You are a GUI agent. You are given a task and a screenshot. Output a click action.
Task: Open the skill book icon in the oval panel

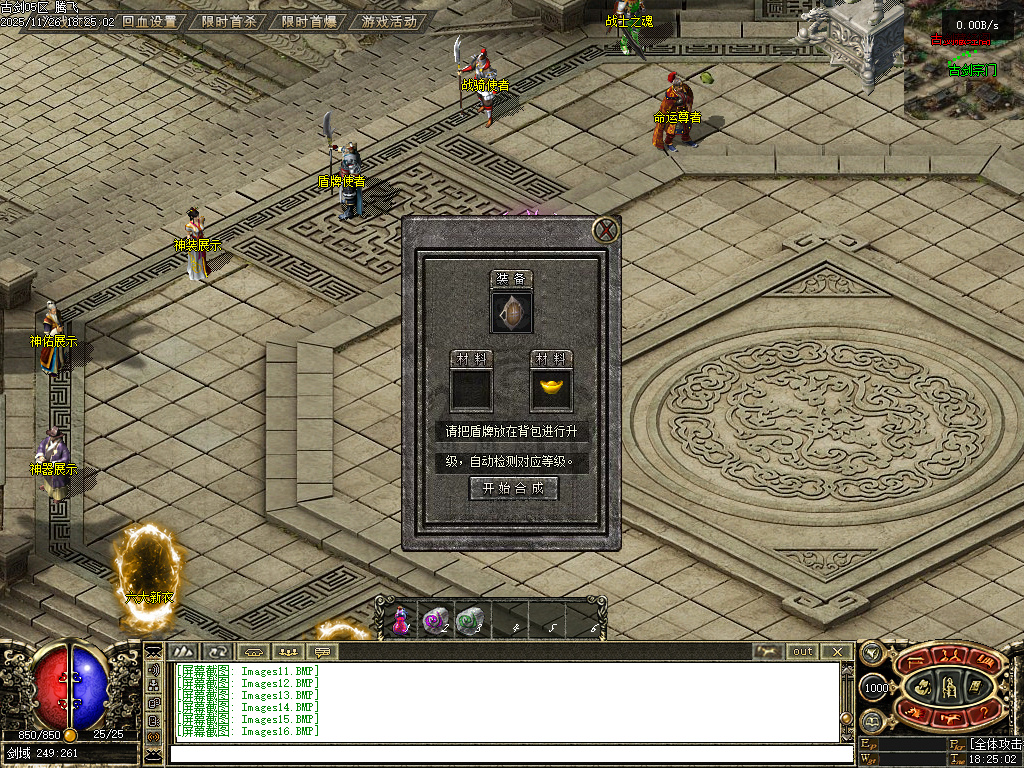[x=974, y=686]
